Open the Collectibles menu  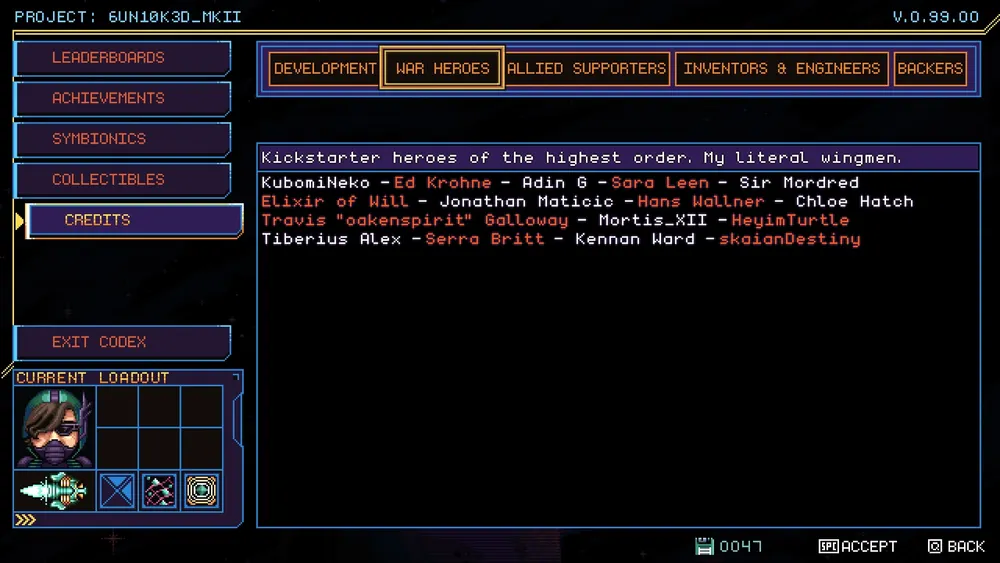[x=121, y=180]
